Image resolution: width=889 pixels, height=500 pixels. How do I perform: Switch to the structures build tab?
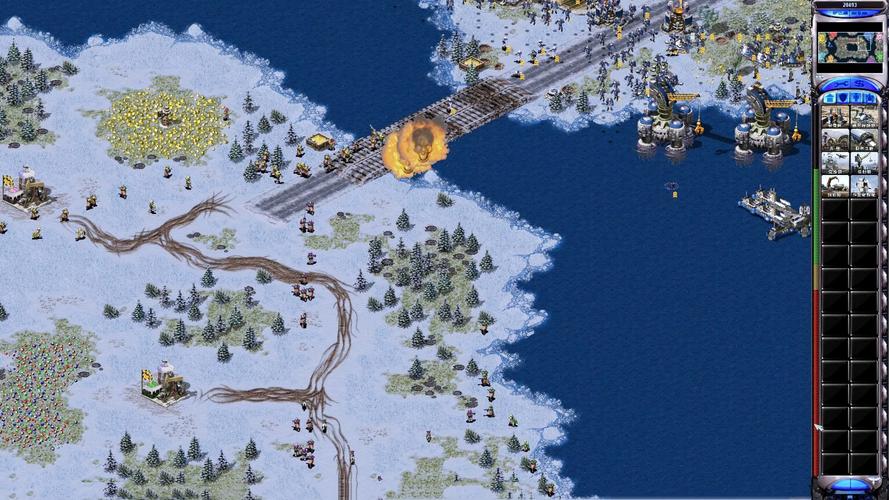pyautogui.click(x=828, y=98)
